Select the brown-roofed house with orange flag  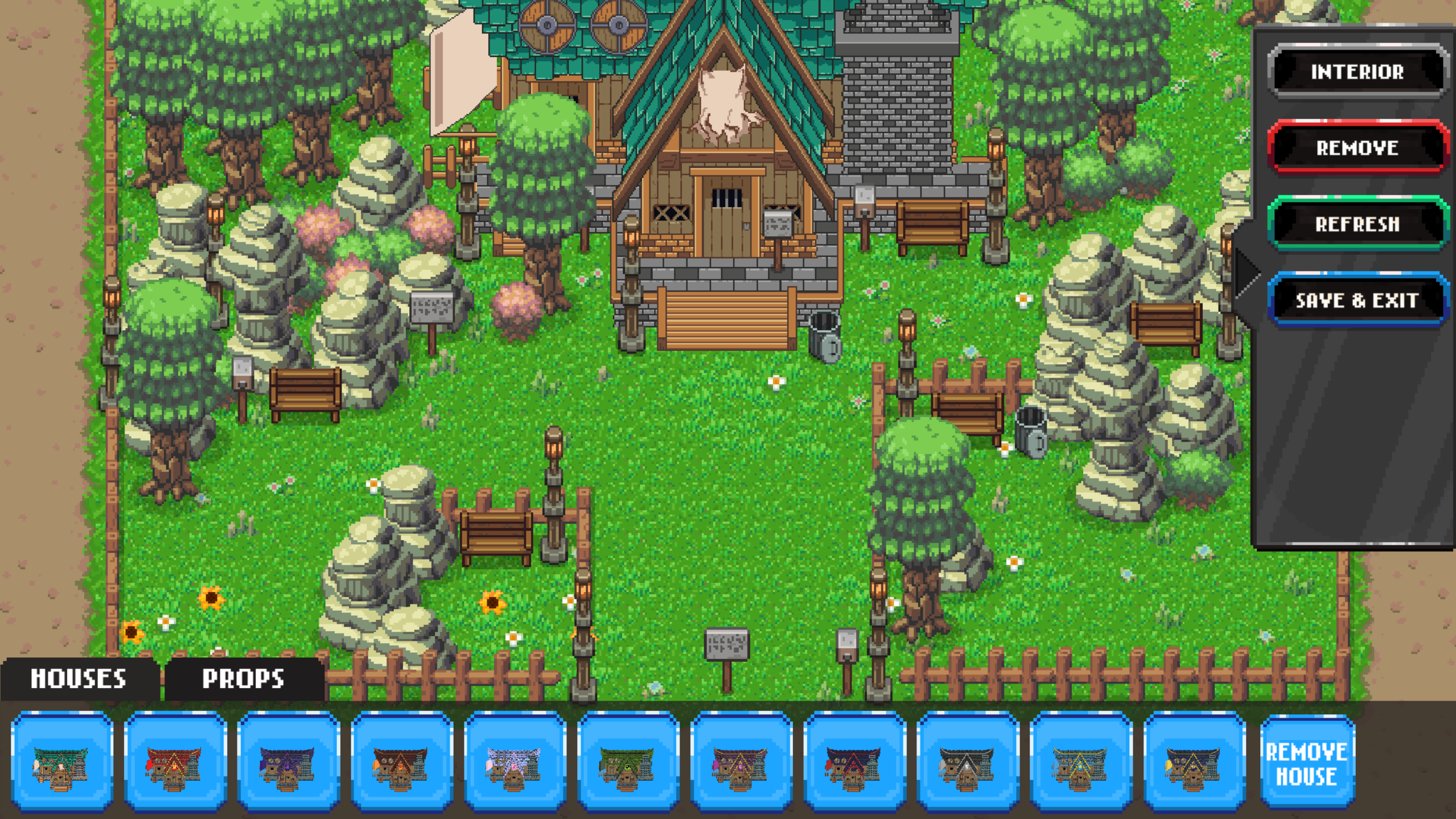(401, 762)
